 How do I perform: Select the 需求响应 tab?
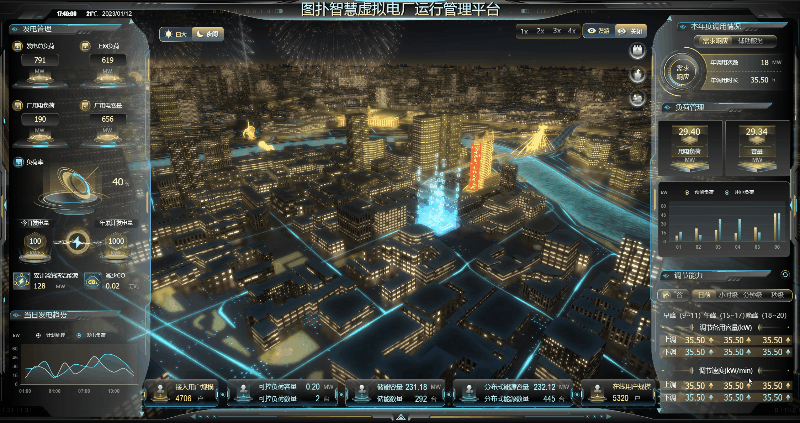point(713,41)
